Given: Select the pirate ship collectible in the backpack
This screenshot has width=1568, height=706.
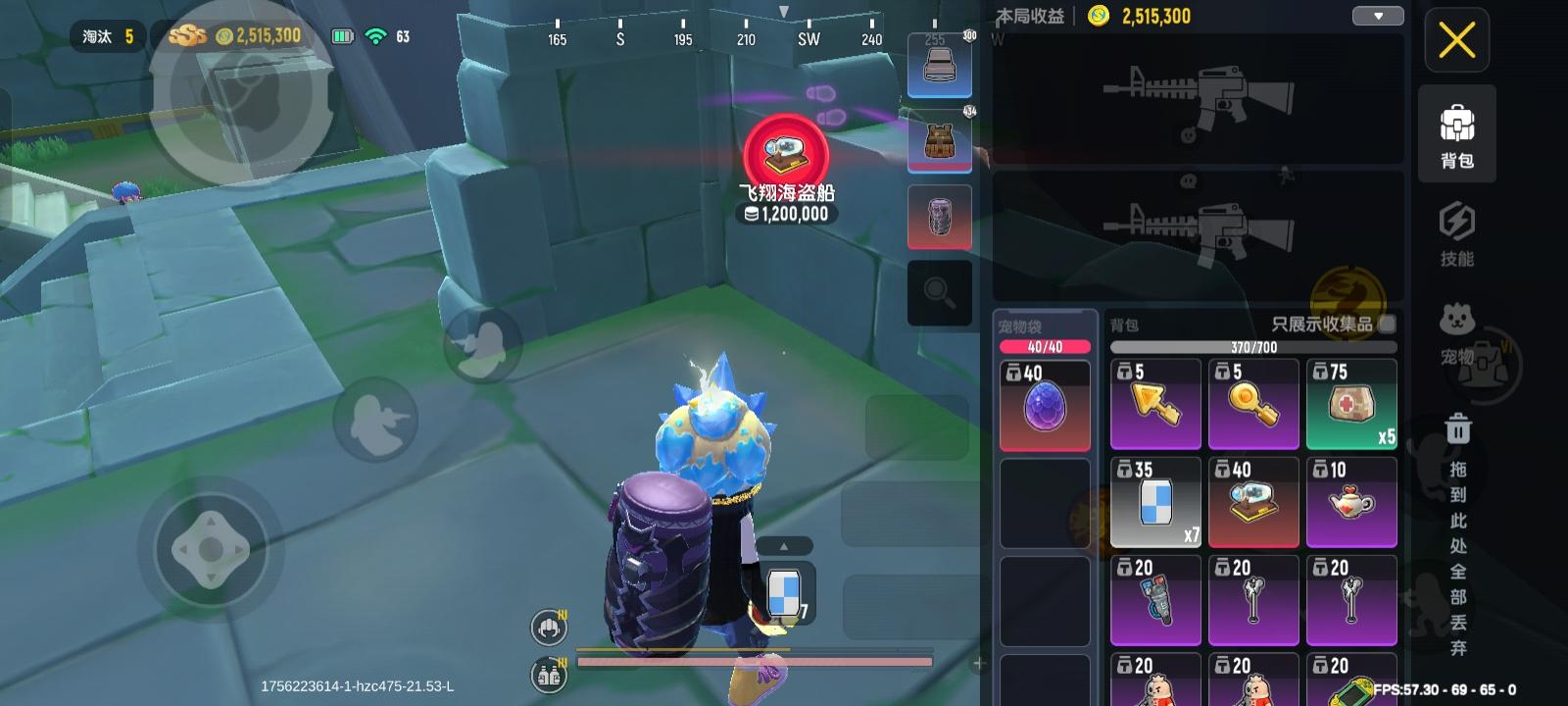Looking at the screenshot, I should [x=1253, y=502].
